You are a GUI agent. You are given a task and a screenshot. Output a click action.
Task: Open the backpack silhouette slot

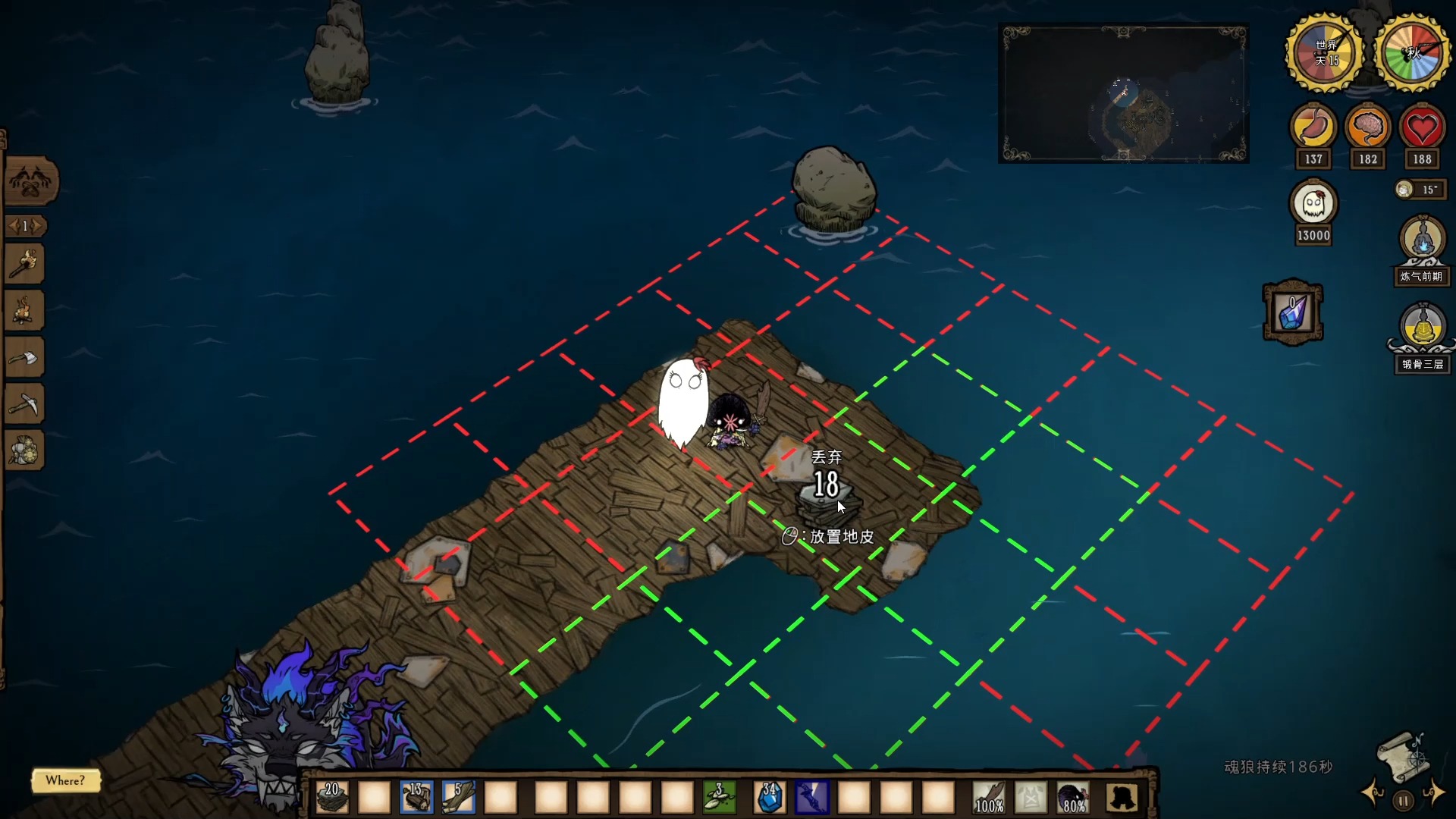point(1122,797)
